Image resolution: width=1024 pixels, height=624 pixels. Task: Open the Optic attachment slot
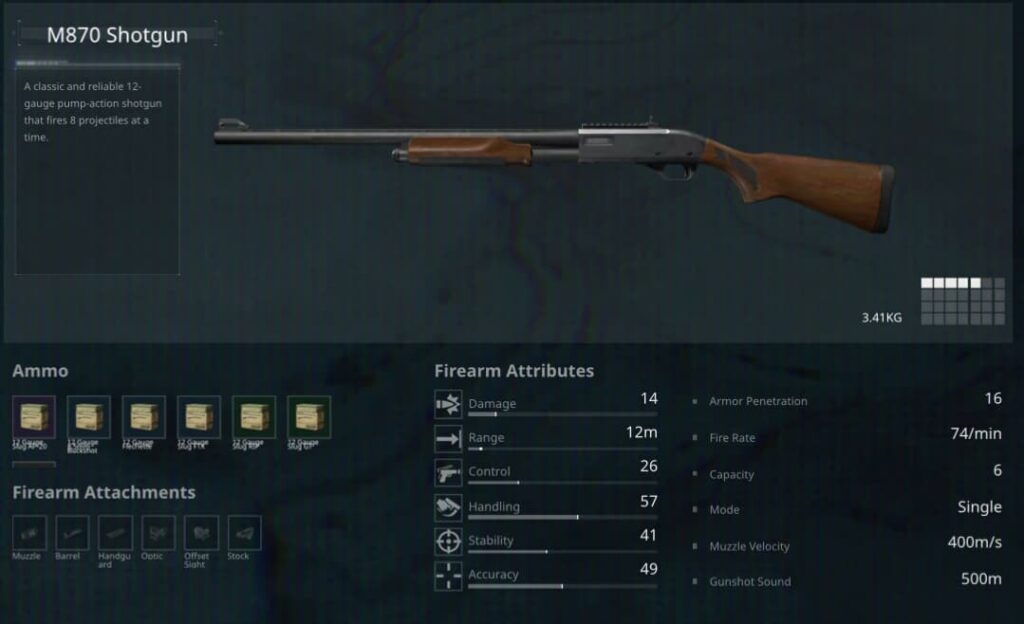click(x=158, y=532)
